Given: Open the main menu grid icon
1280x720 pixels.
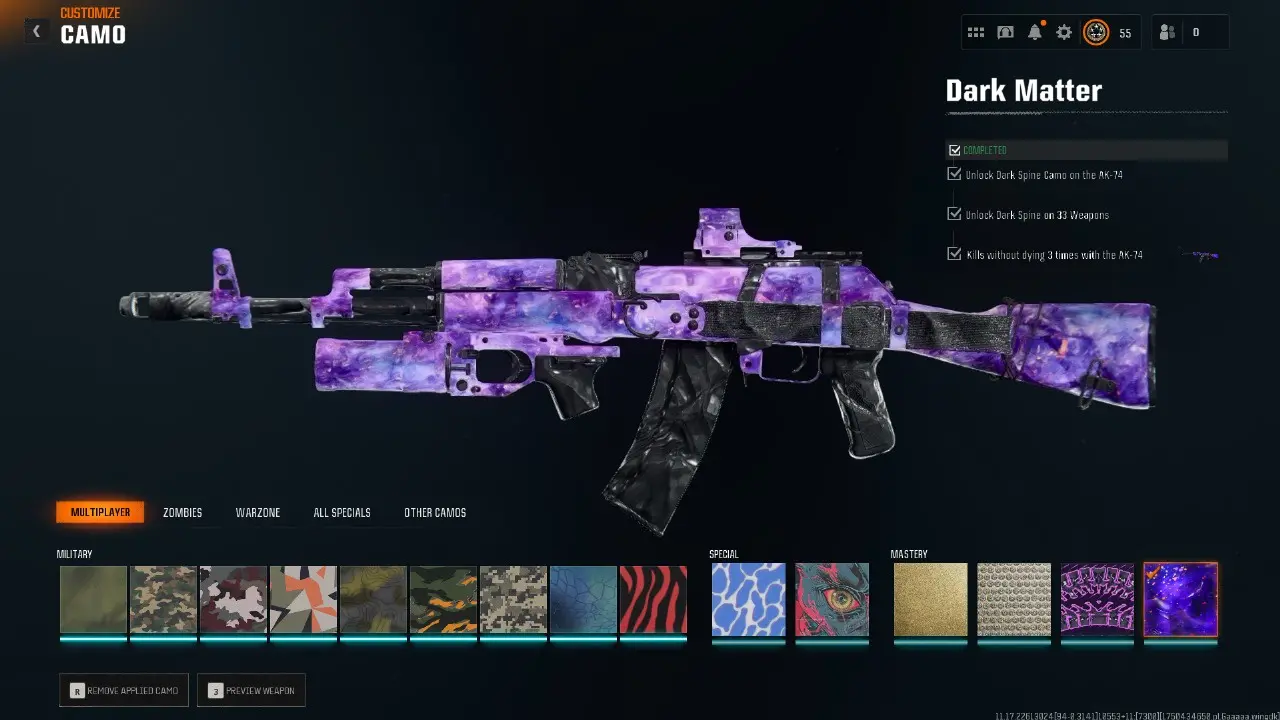Looking at the screenshot, I should pos(976,31).
